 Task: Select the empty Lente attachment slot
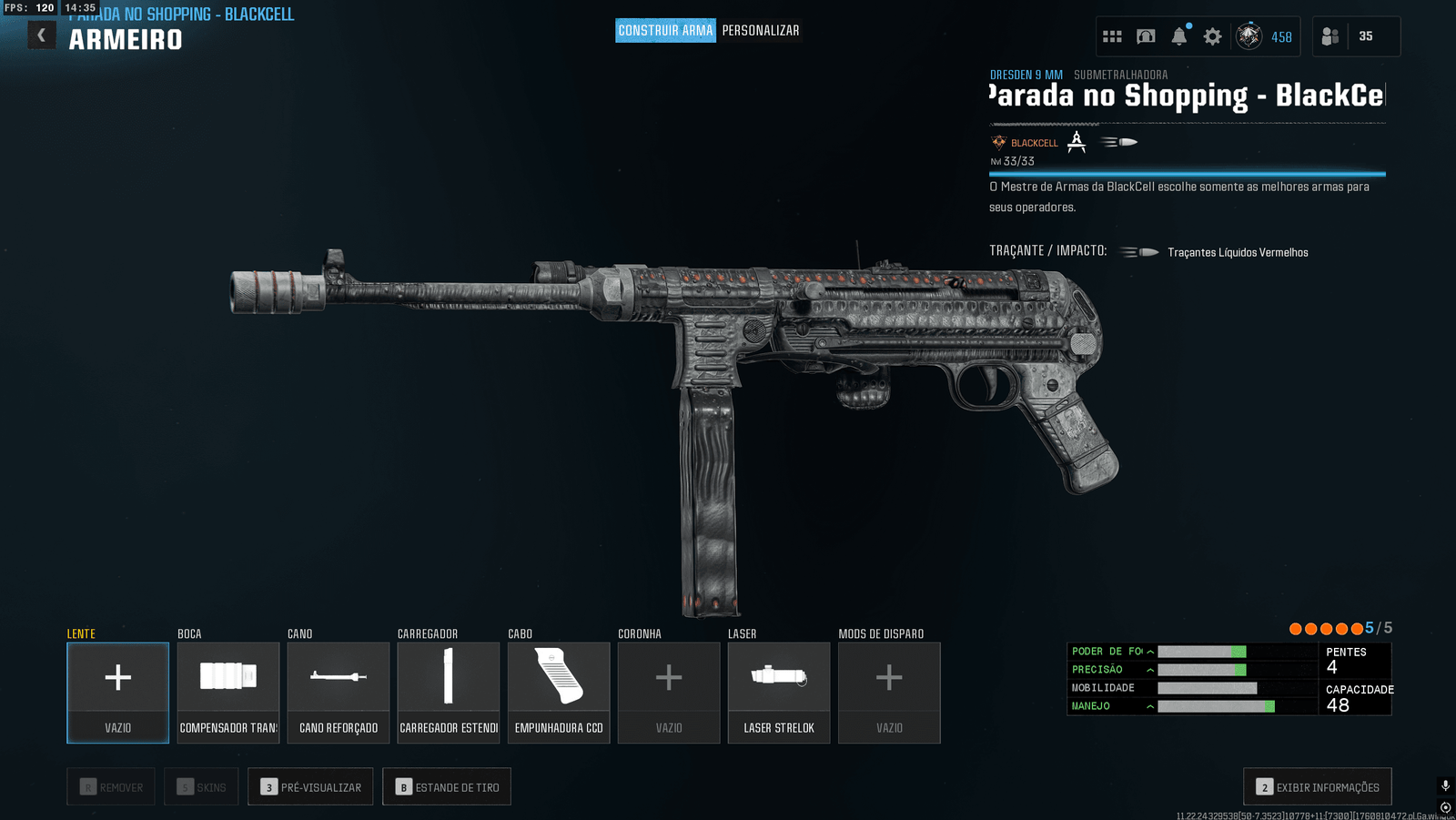(x=118, y=693)
